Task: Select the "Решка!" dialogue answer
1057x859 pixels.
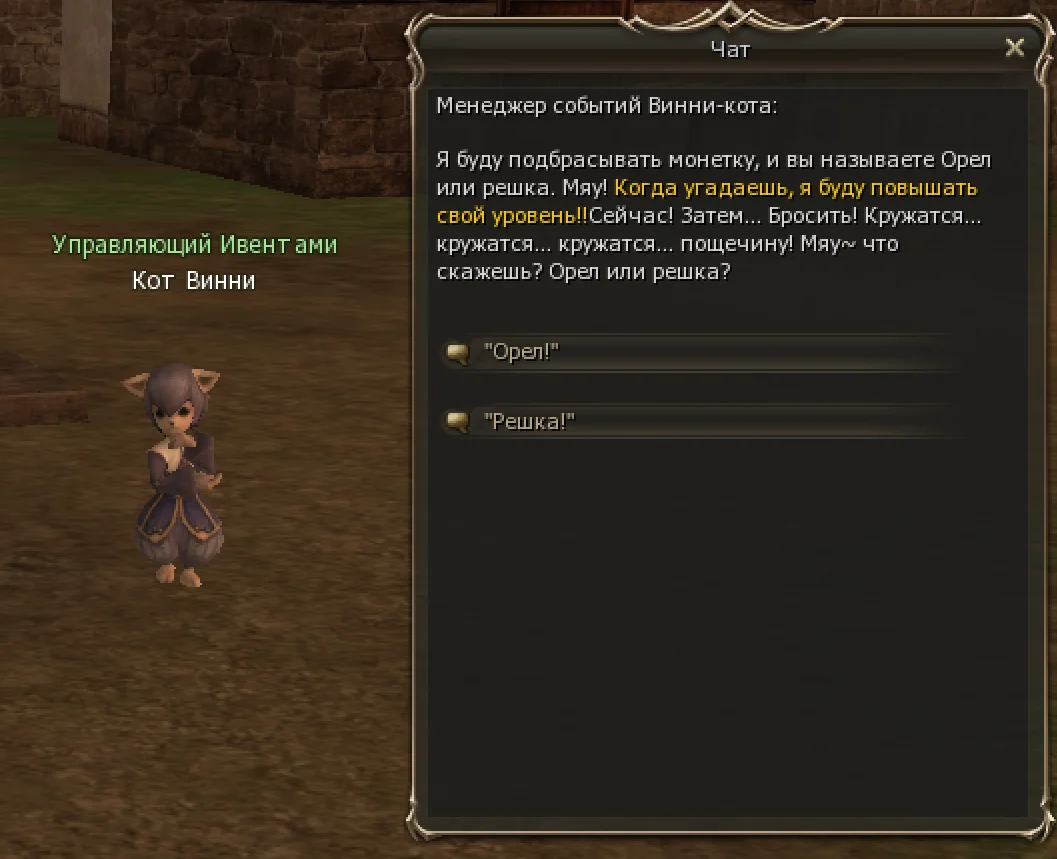Action: [530, 423]
